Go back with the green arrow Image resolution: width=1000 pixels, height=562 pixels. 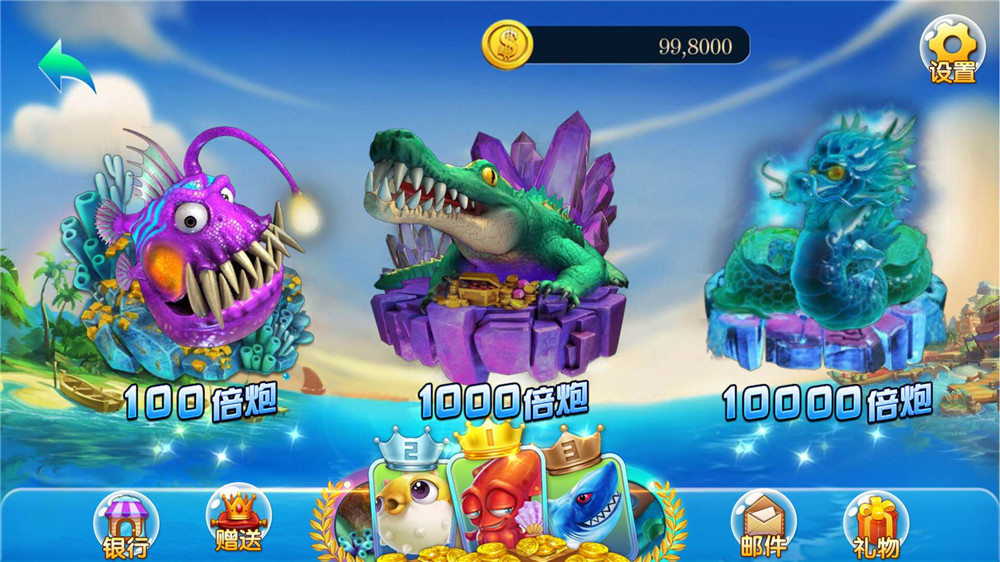(x=66, y=66)
